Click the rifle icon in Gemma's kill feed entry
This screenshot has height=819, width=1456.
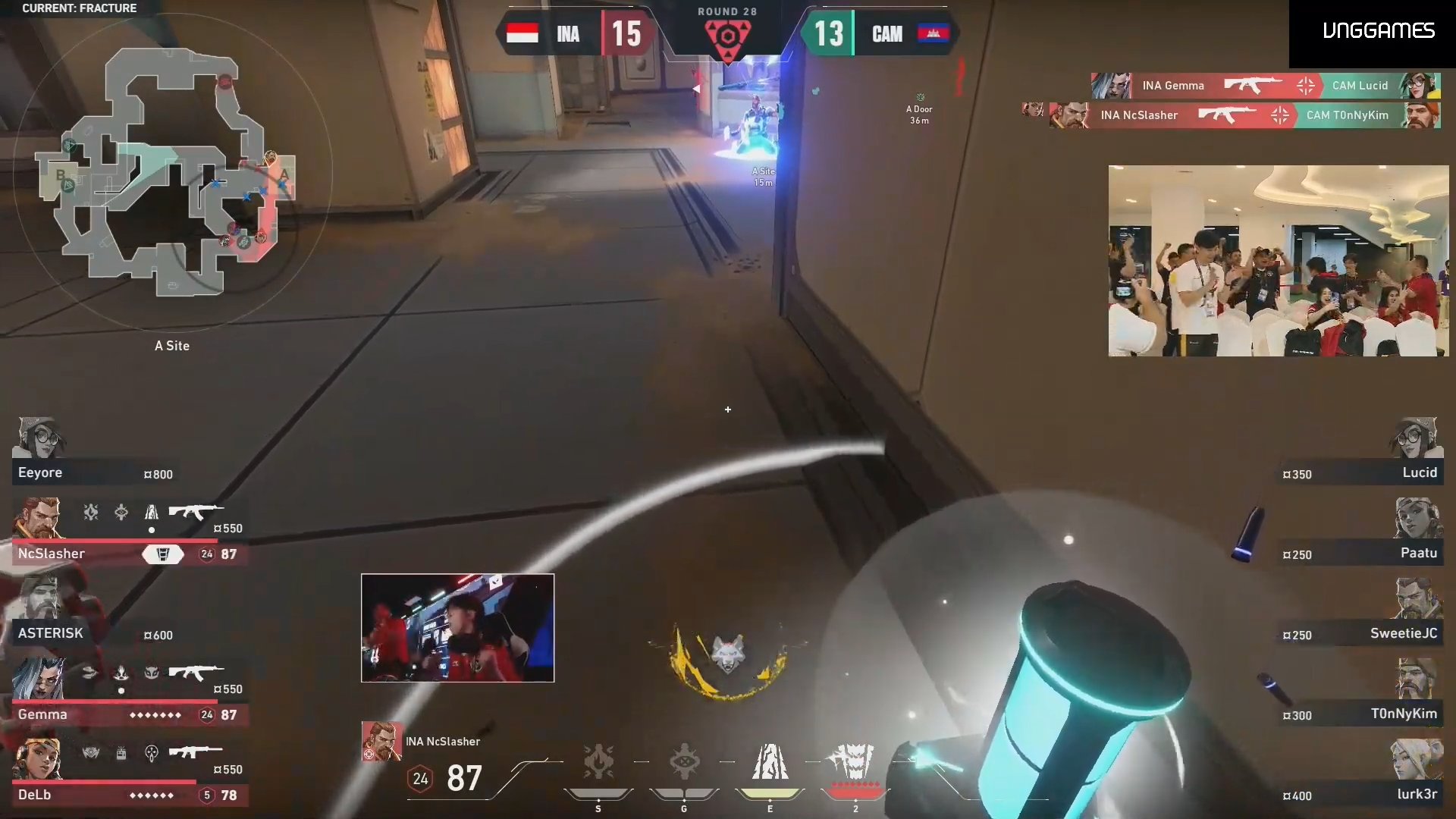pyautogui.click(x=1255, y=86)
